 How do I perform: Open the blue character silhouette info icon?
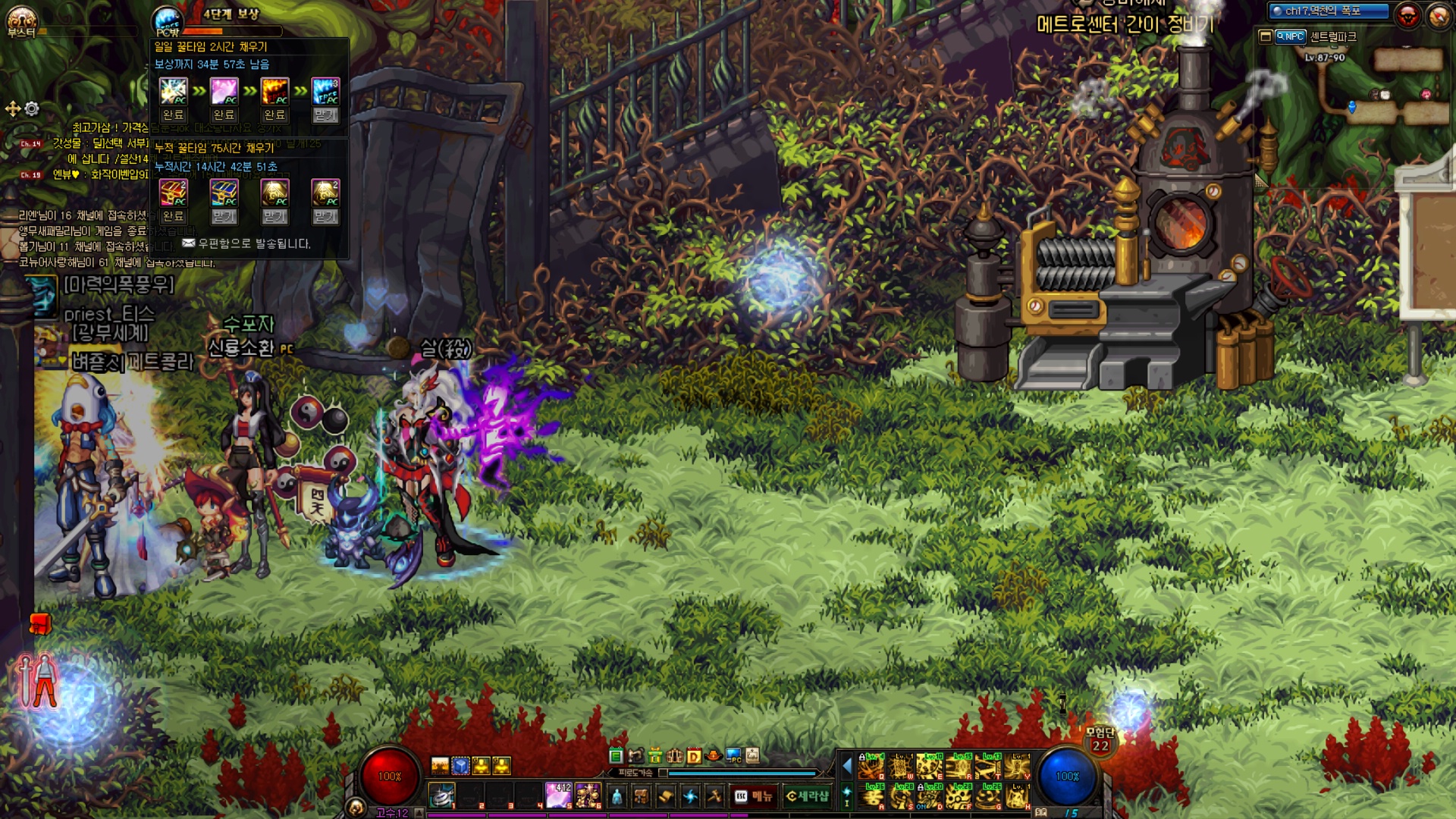point(617,795)
